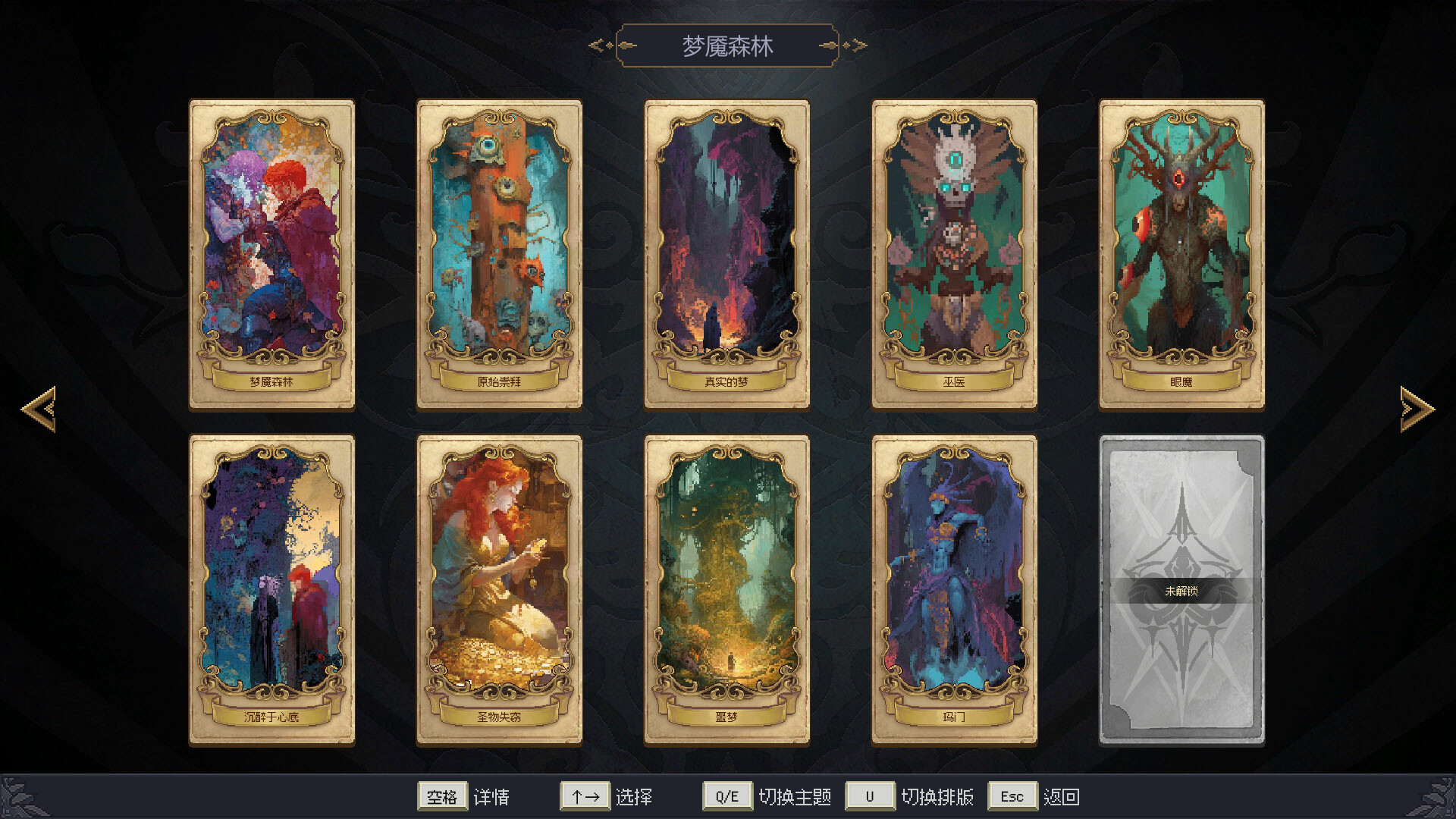1456x819 pixels.
Task: Click U to toggle layout 切换排版
Action: click(x=869, y=796)
